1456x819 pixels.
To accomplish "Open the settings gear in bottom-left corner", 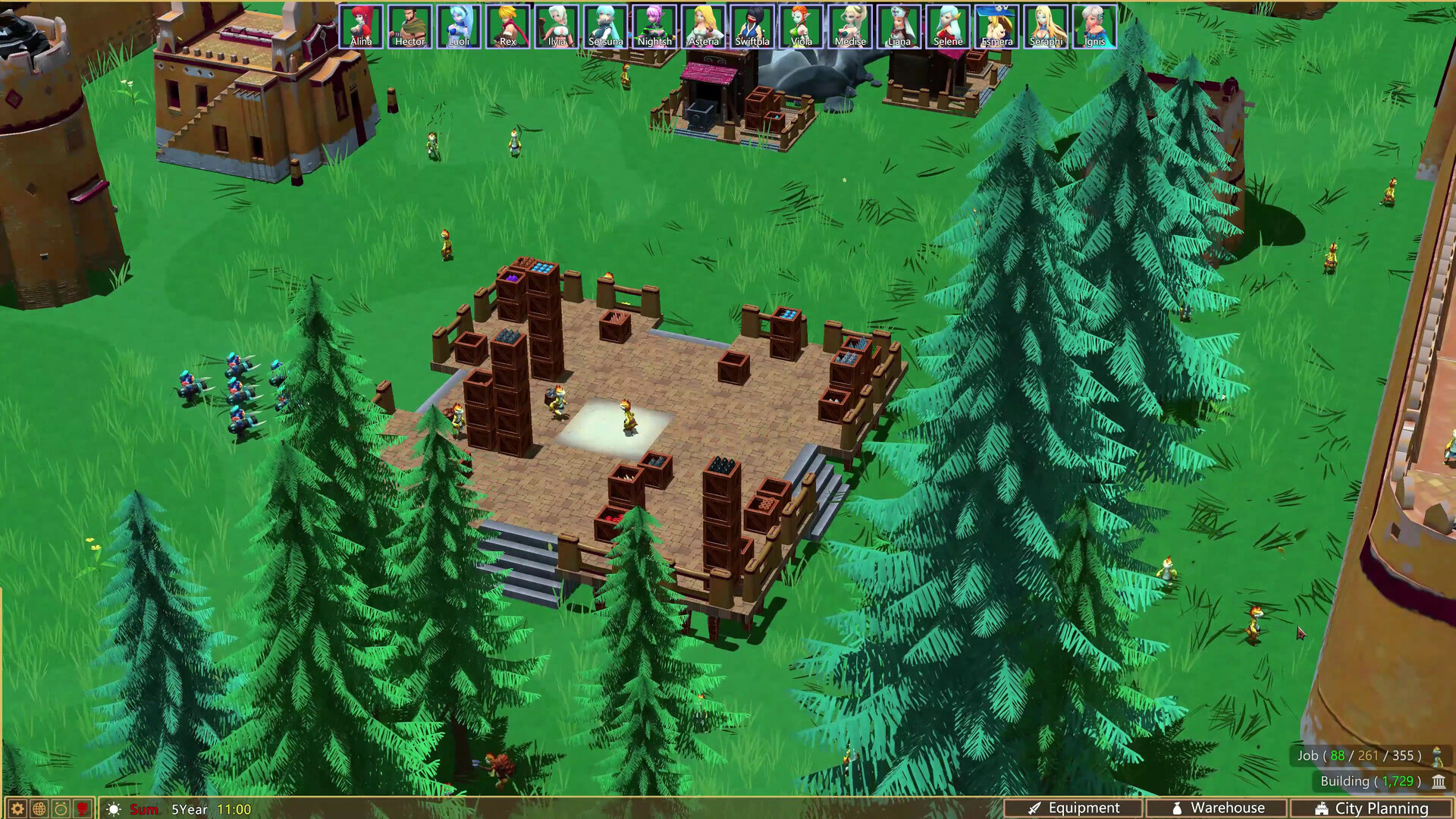I will click(17, 808).
